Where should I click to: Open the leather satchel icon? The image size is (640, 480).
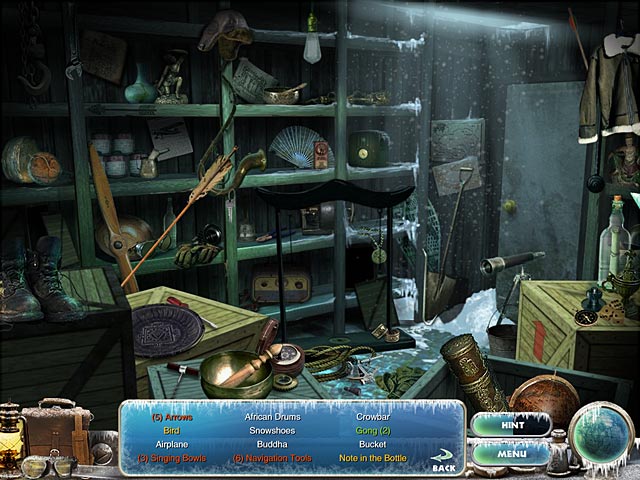55,427
